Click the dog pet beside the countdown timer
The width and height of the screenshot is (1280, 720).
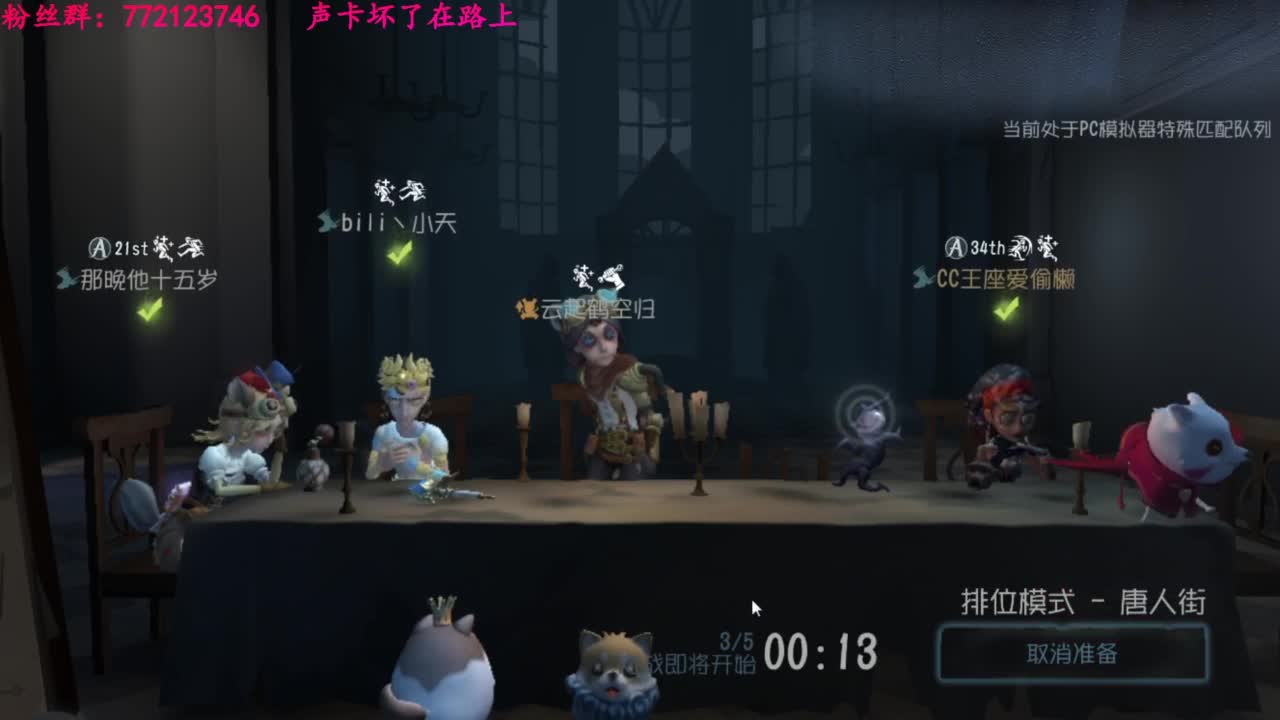coord(614,670)
